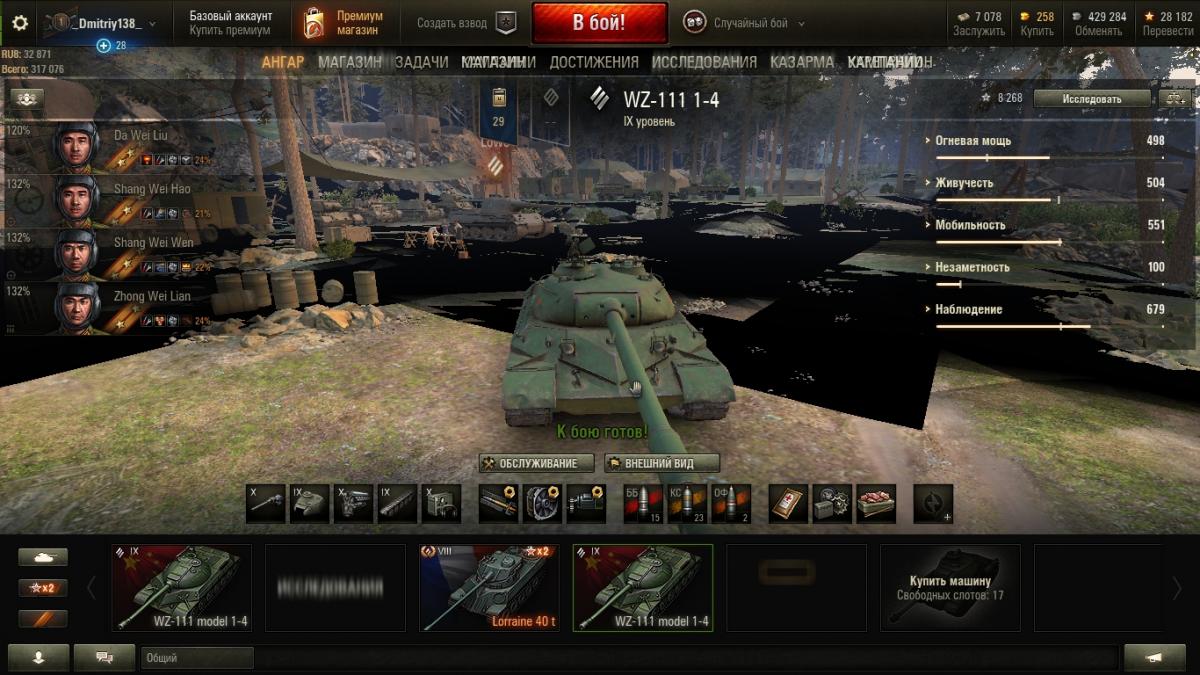Image resolution: width=1200 pixels, height=675 pixels.
Task: Select the first aid kit consumable slot
Action: click(x=788, y=504)
